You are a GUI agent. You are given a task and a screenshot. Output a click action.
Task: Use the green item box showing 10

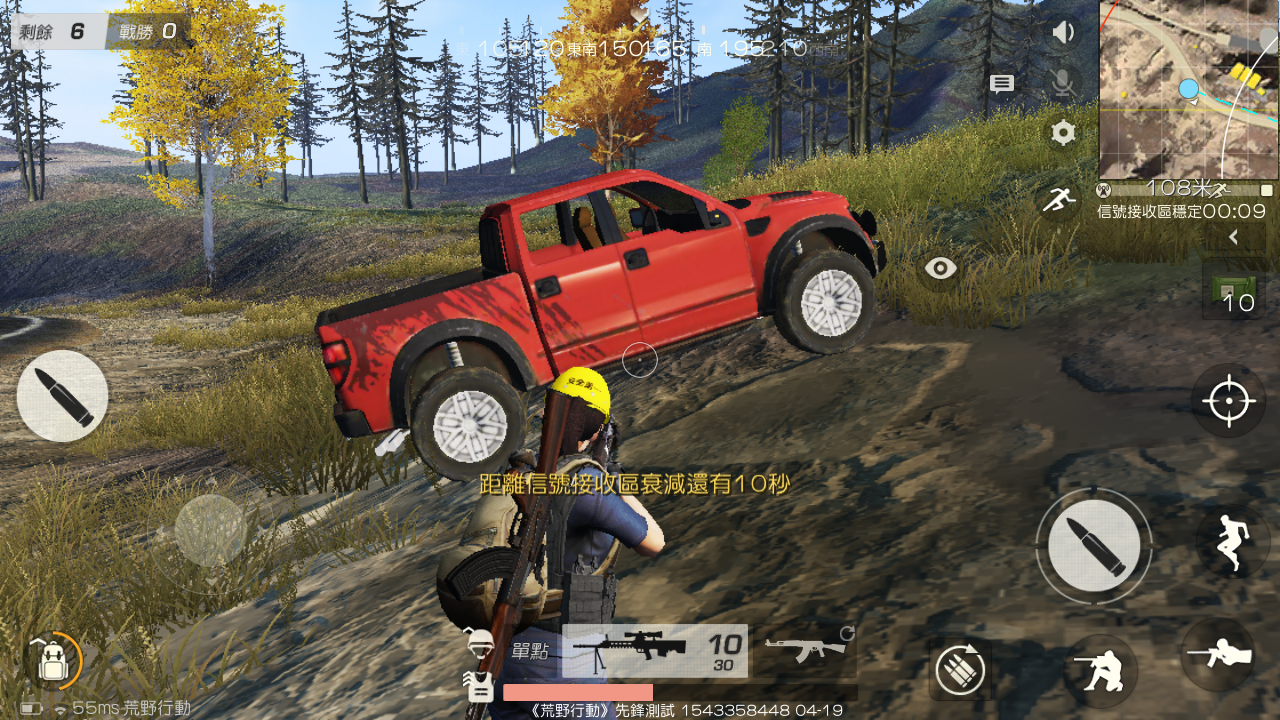[1232, 290]
